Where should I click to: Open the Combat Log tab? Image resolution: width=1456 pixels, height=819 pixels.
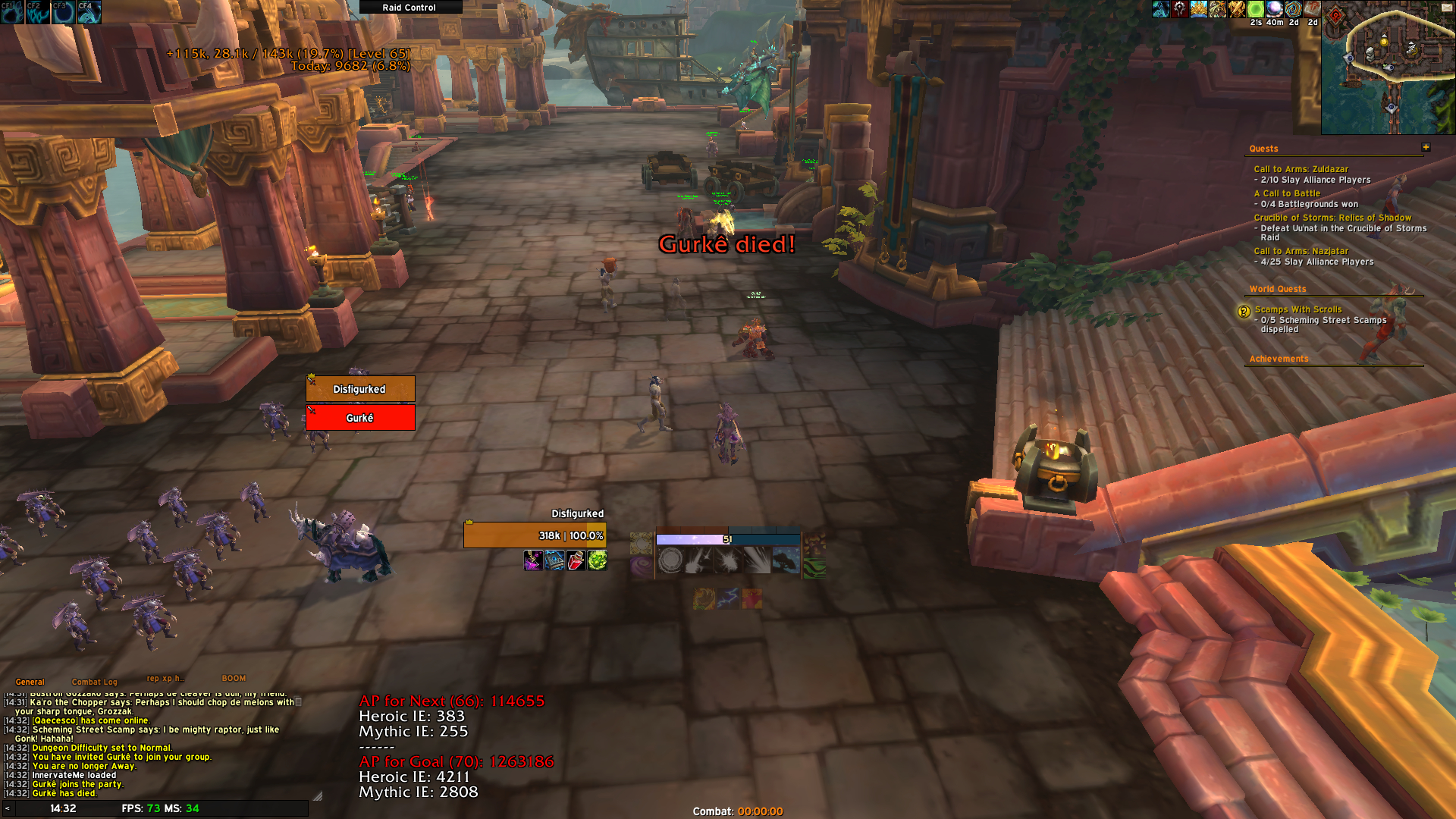(95, 682)
